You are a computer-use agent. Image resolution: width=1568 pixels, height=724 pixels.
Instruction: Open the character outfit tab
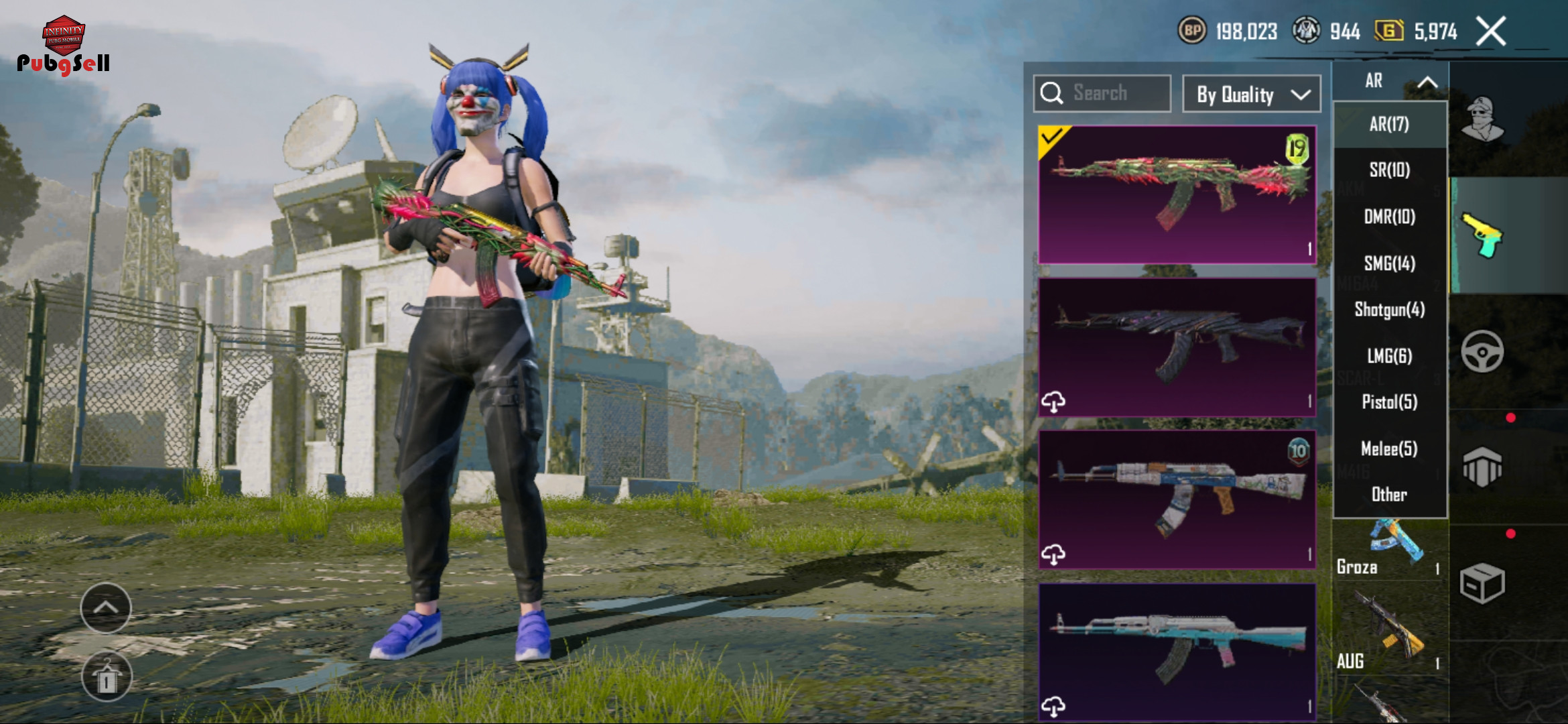1482,119
